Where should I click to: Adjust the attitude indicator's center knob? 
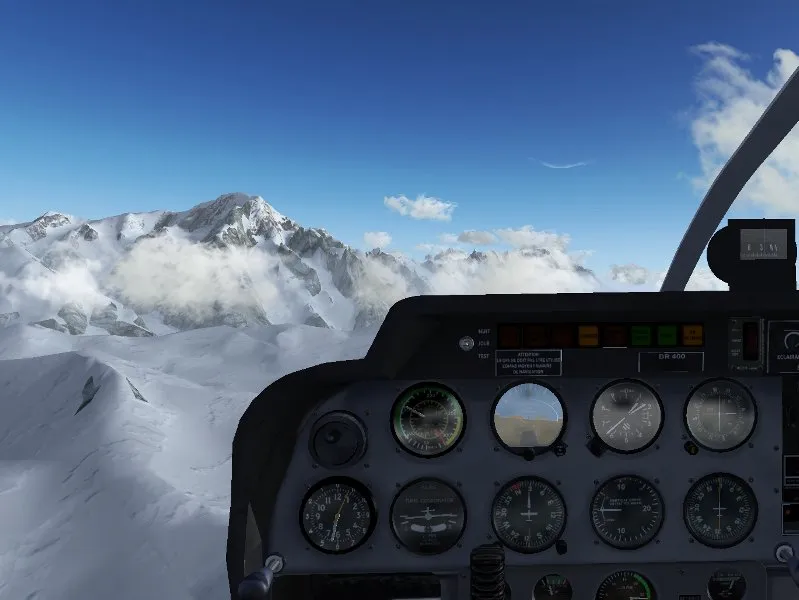coord(528,453)
